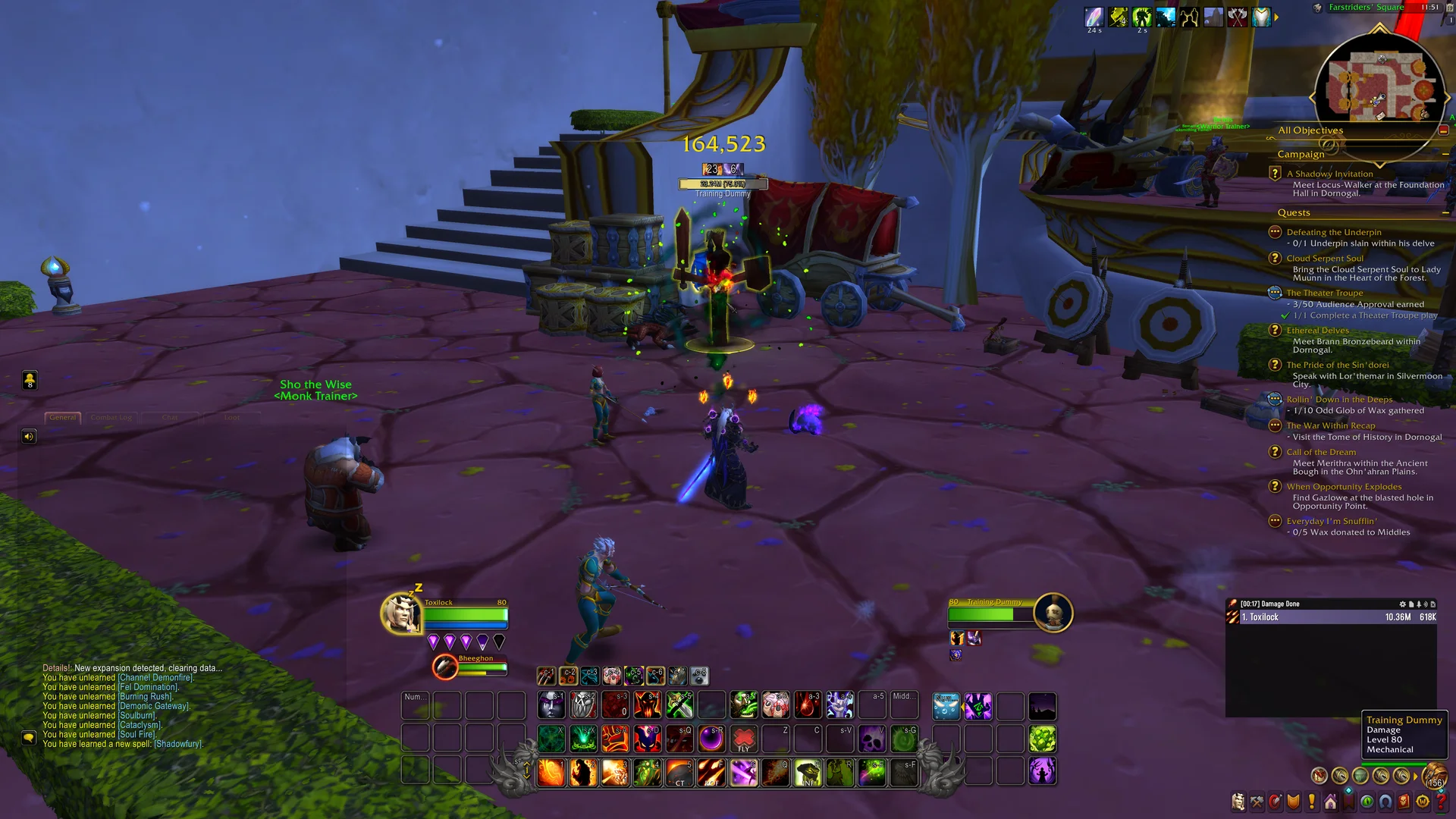
Task: Open the Character Info panel via the face icon
Action: pos(1238,801)
